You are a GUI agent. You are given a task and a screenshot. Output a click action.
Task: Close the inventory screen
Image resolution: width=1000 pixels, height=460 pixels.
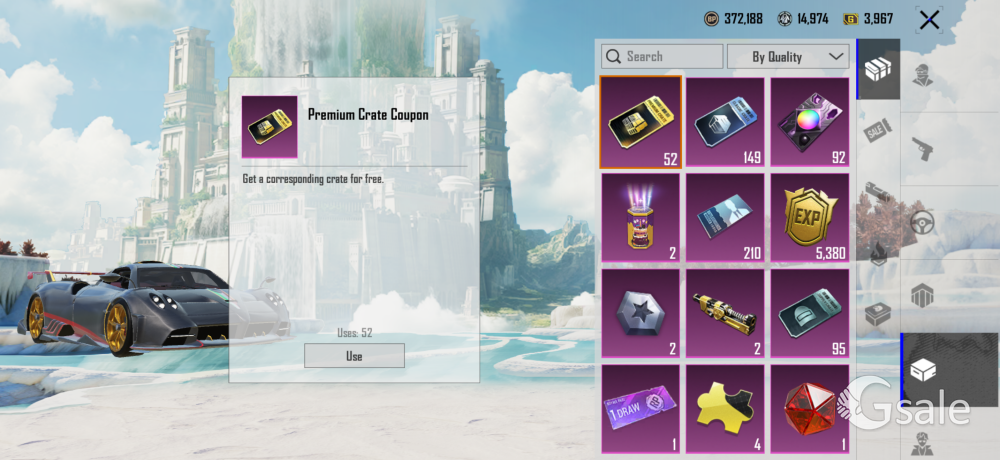(929, 20)
